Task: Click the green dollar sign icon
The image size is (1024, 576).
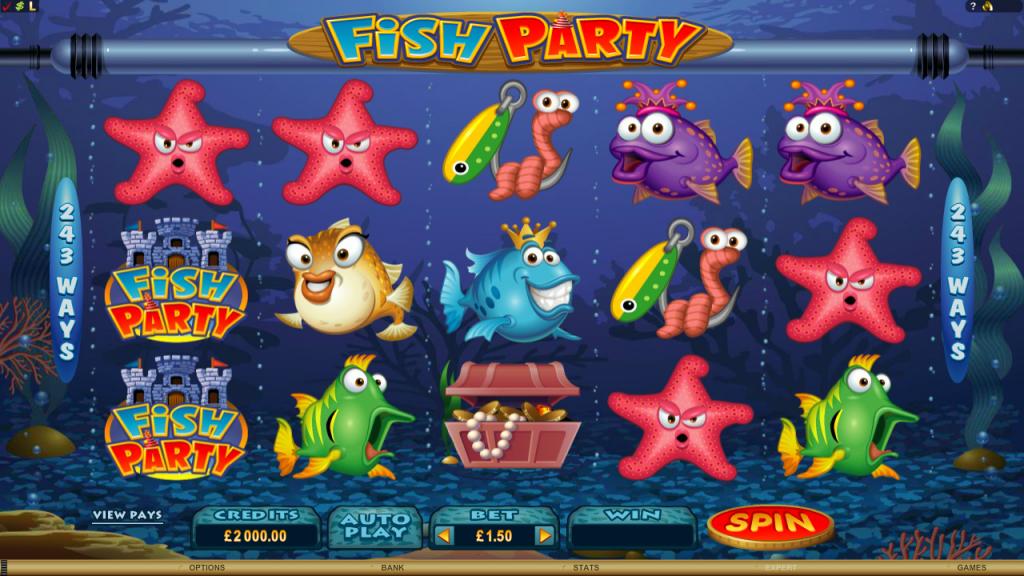Action: tap(18, 7)
